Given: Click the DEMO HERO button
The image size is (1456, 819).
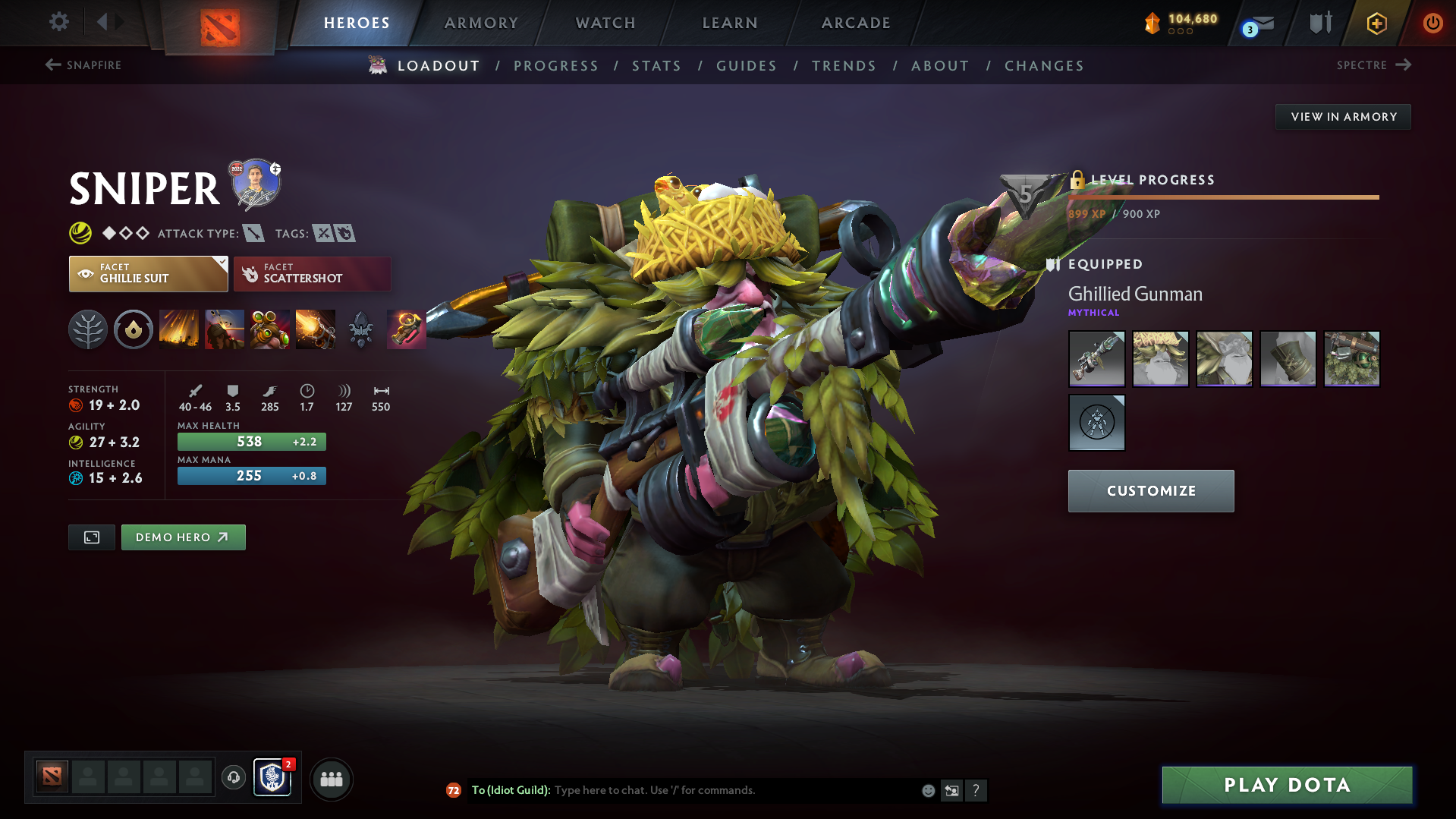Looking at the screenshot, I should click(x=183, y=537).
